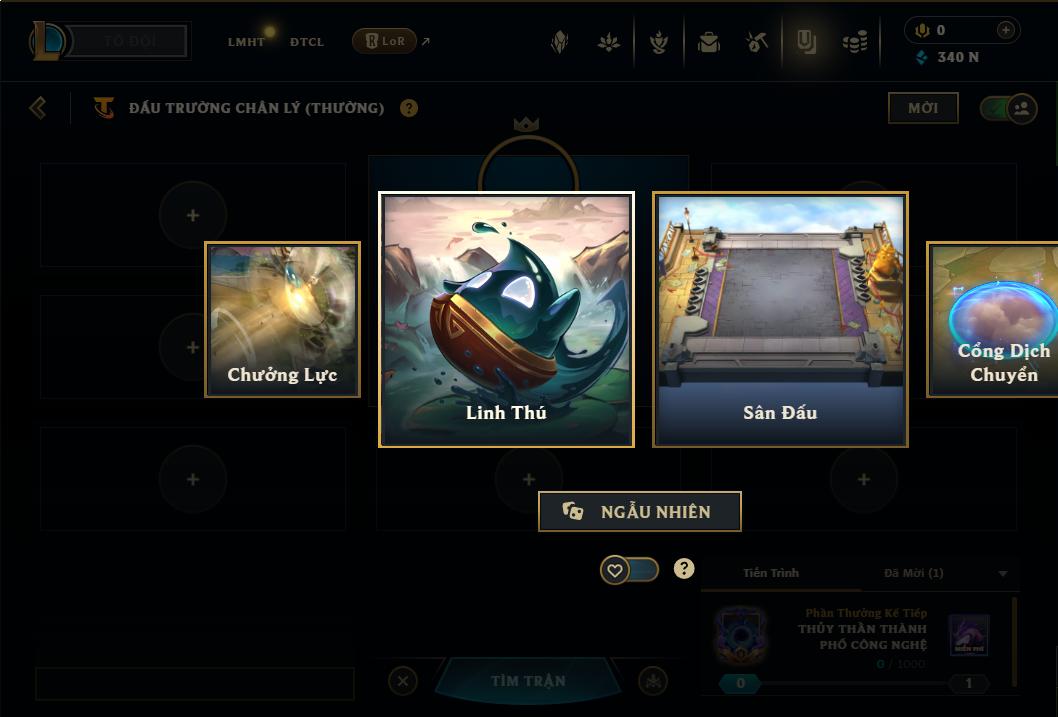
Task: Switch to the Đã Mời (1) tab
Action: [x=913, y=573]
